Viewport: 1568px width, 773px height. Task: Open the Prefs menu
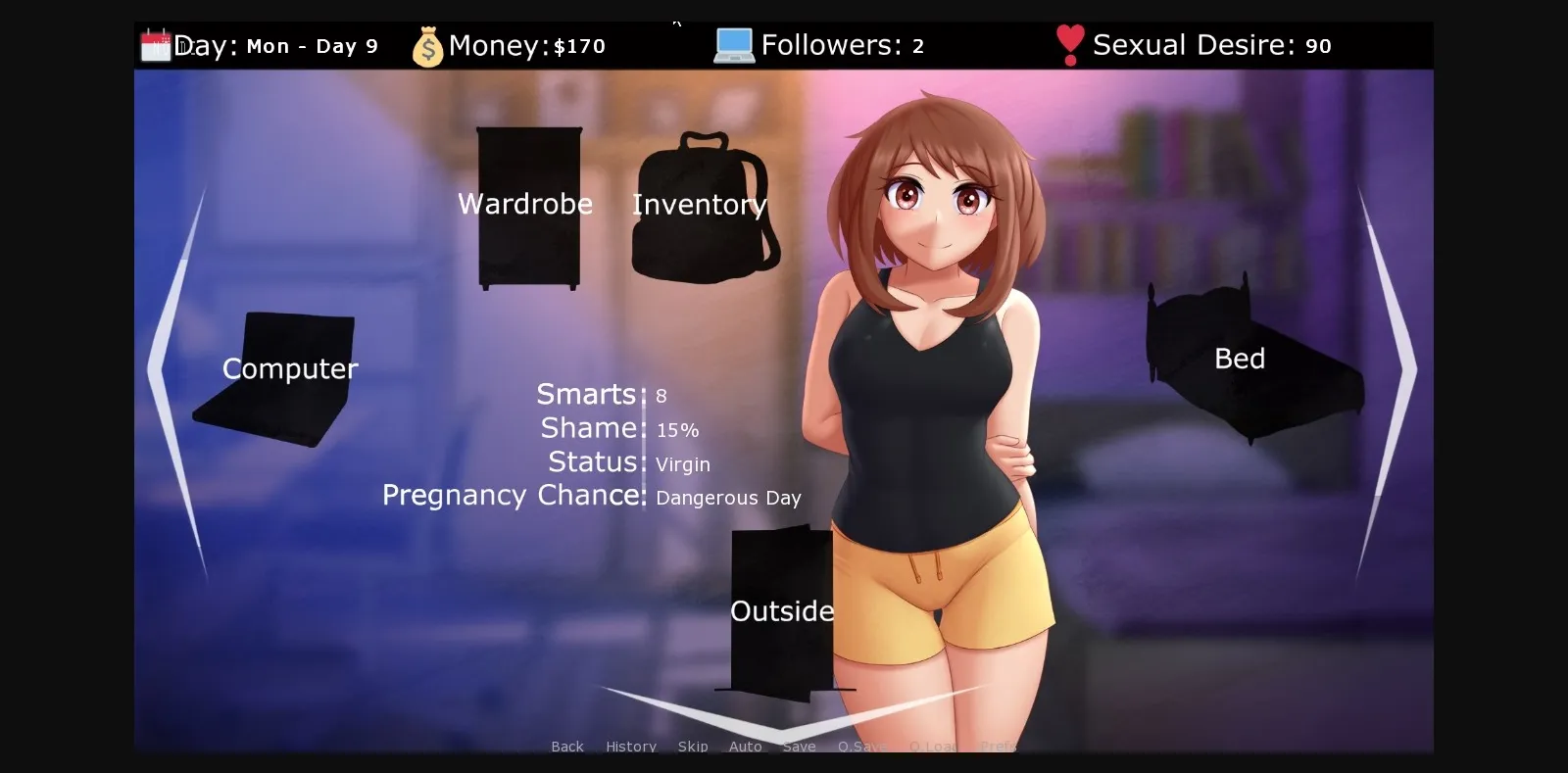[x=997, y=746]
